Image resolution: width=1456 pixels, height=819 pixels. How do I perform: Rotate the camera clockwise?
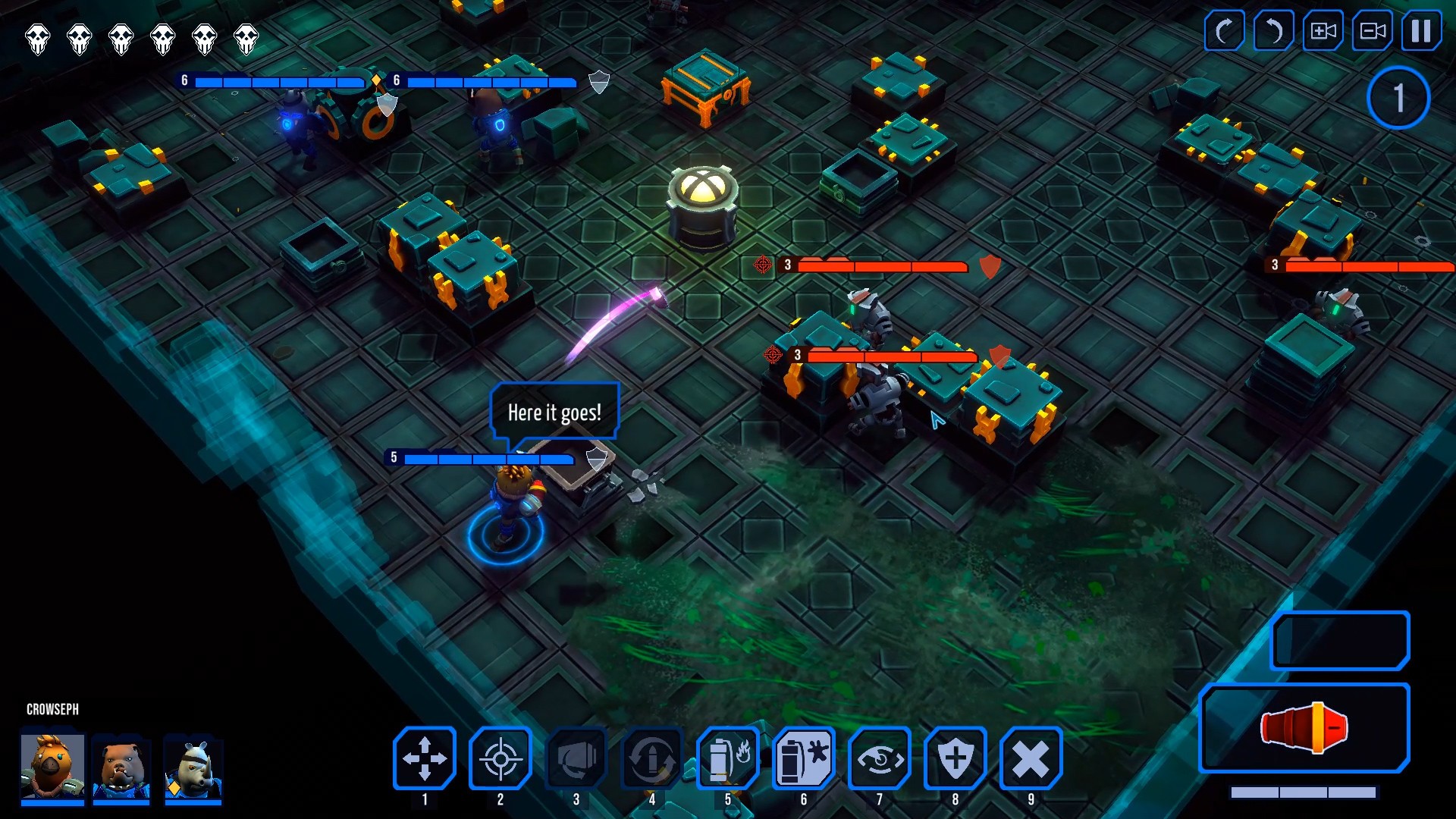tap(1223, 32)
